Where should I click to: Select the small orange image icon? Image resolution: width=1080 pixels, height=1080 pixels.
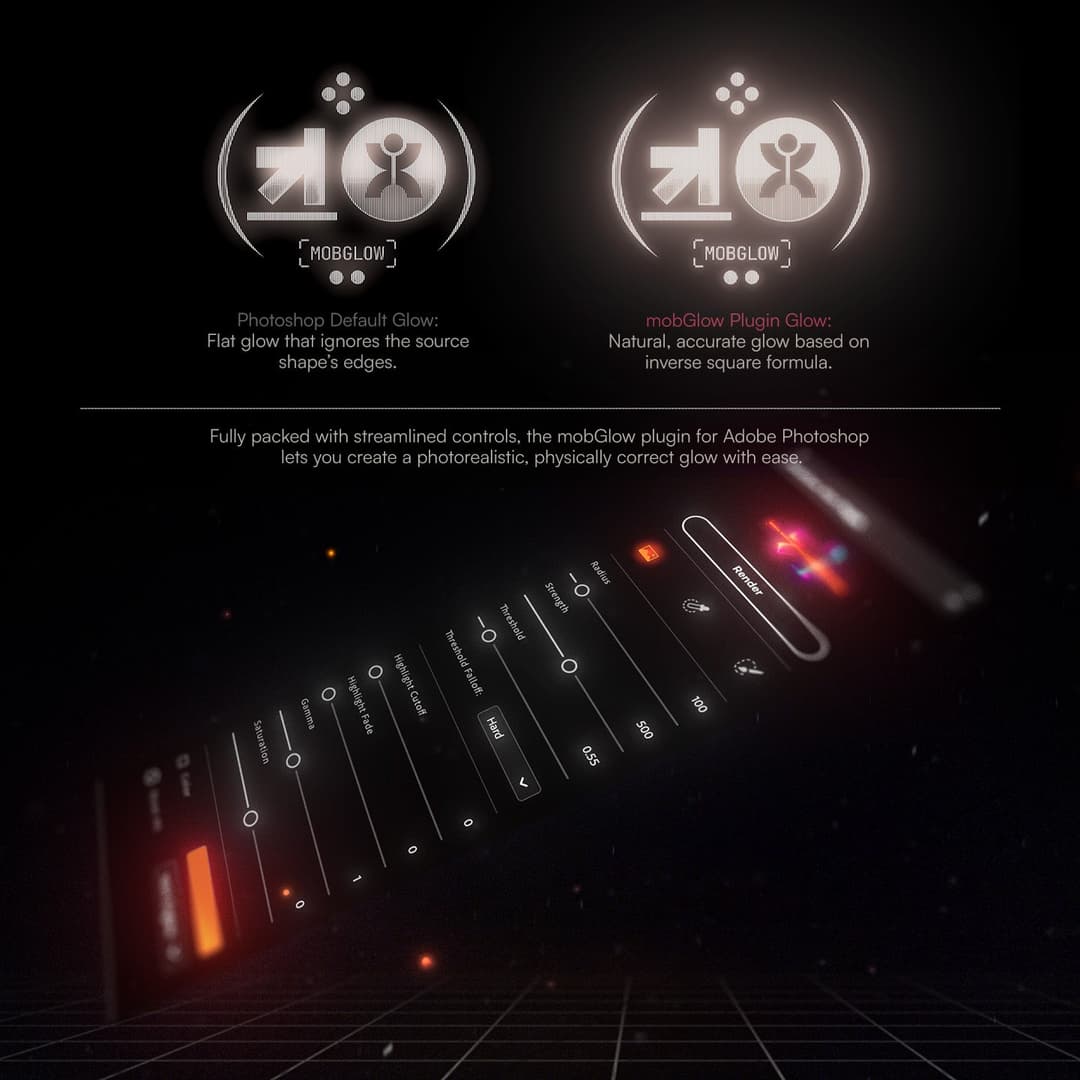[x=648, y=551]
